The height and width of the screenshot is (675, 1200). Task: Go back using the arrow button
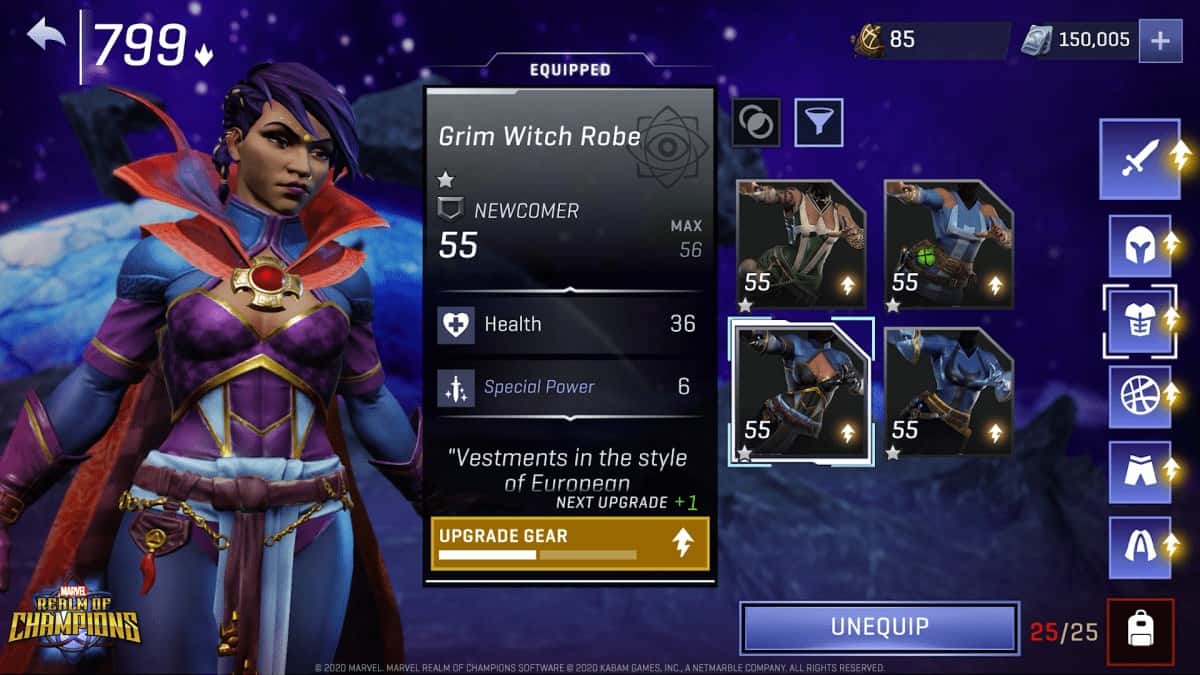point(46,37)
